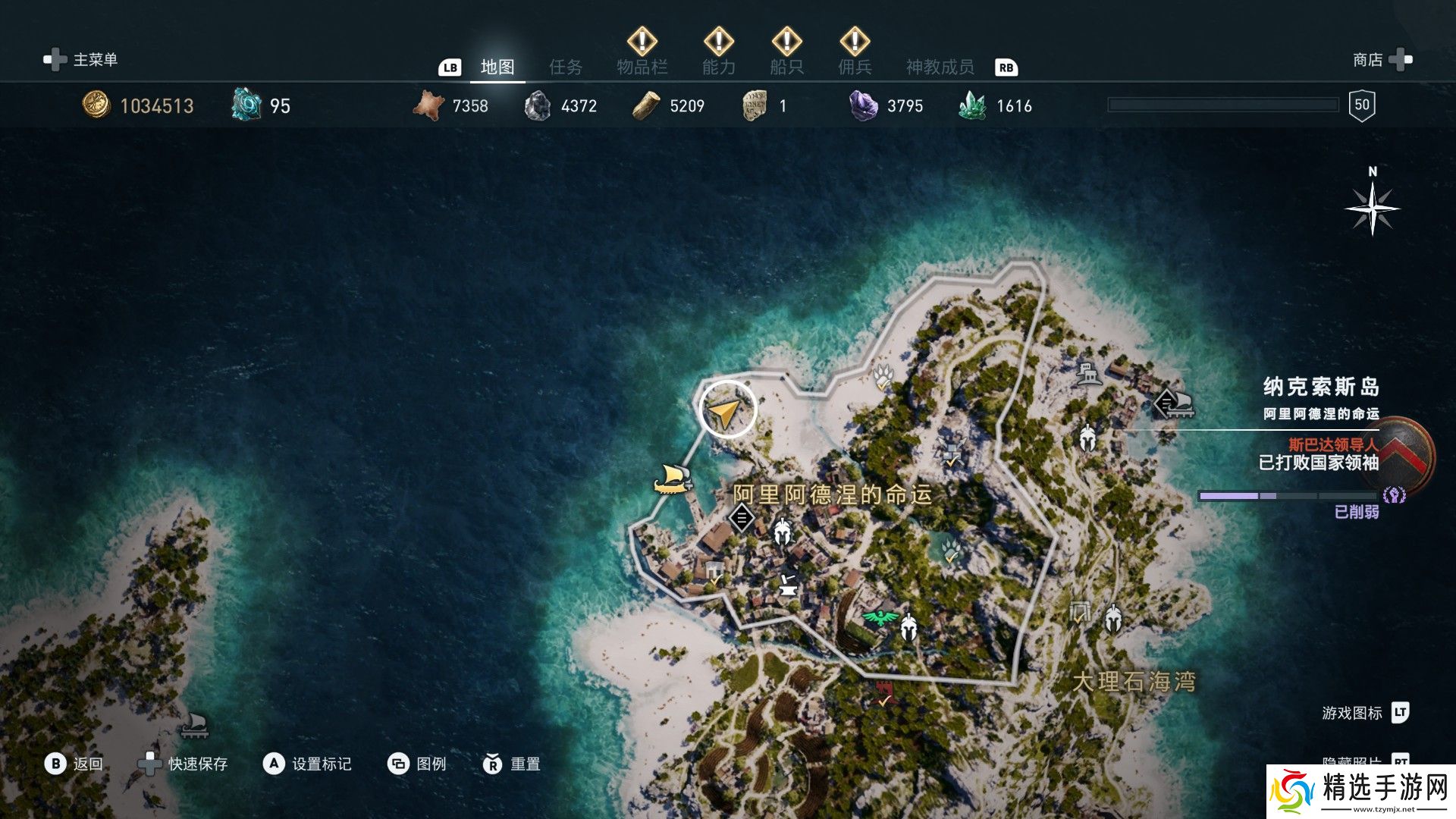Click the 地图 map tab
This screenshot has height=819, width=1456.
click(x=497, y=67)
